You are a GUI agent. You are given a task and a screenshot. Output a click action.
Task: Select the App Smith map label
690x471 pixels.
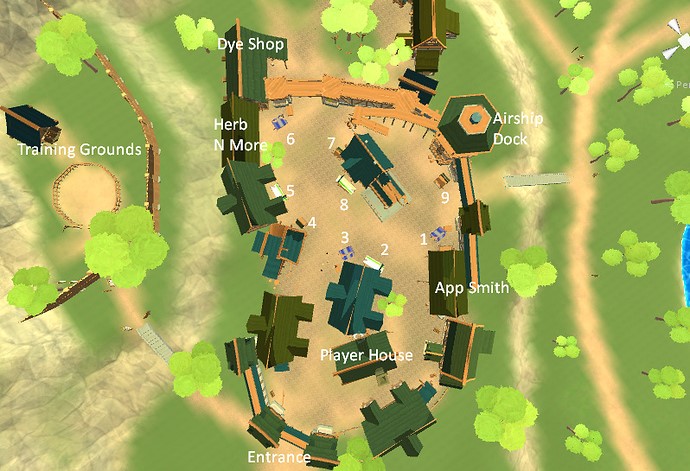point(472,288)
